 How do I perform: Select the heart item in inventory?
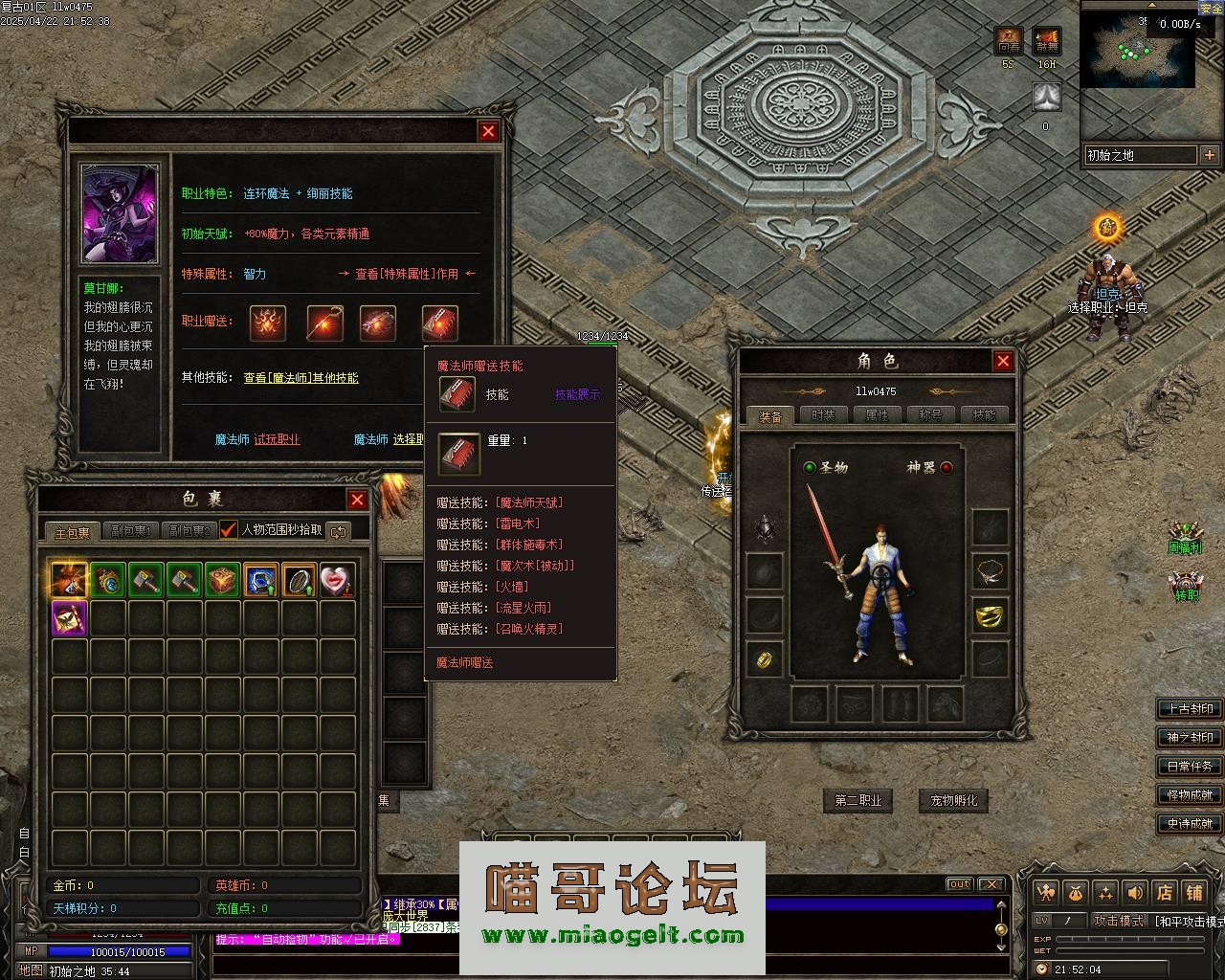pyautogui.click(x=337, y=580)
